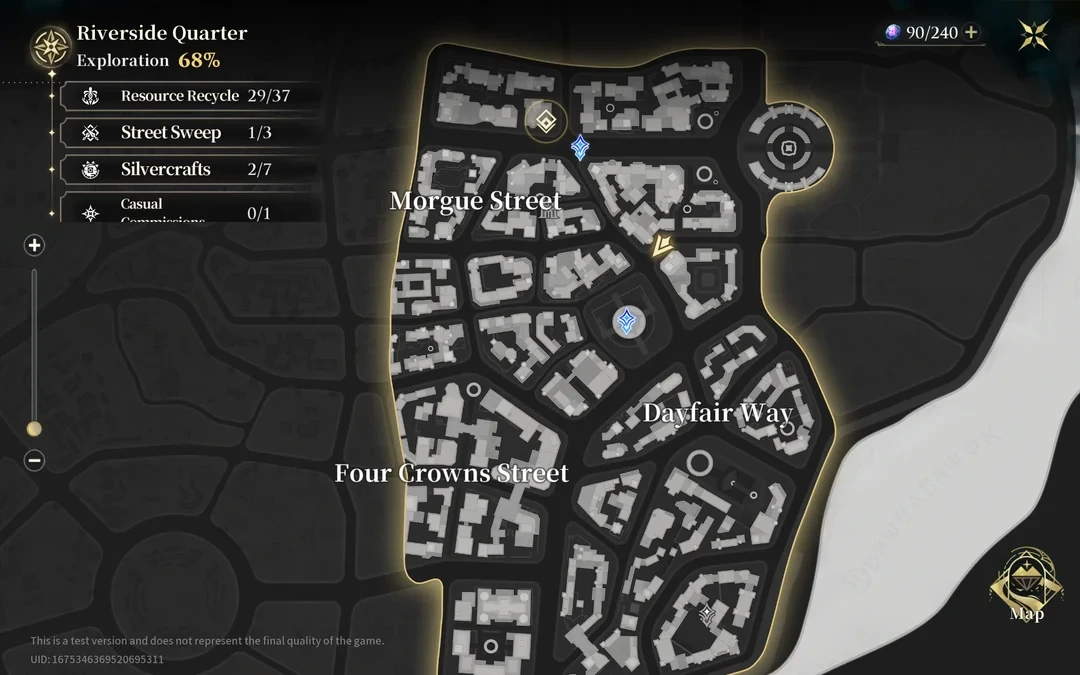Select the blue crystal marker inside the circular plaza
Screen dimensions: 1080x675
[x=627, y=321]
